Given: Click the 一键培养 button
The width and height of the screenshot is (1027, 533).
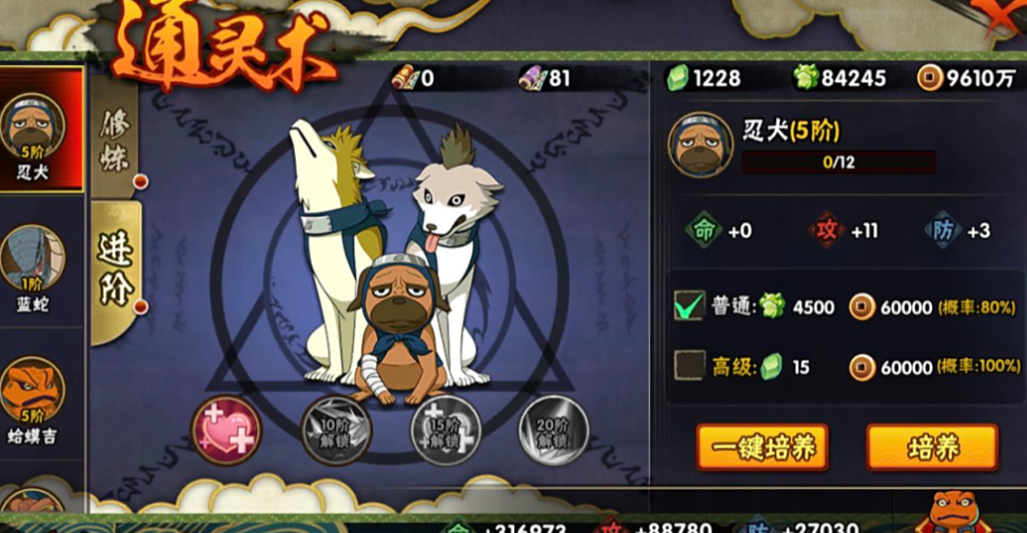Looking at the screenshot, I should pyautogui.click(x=762, y=448).
